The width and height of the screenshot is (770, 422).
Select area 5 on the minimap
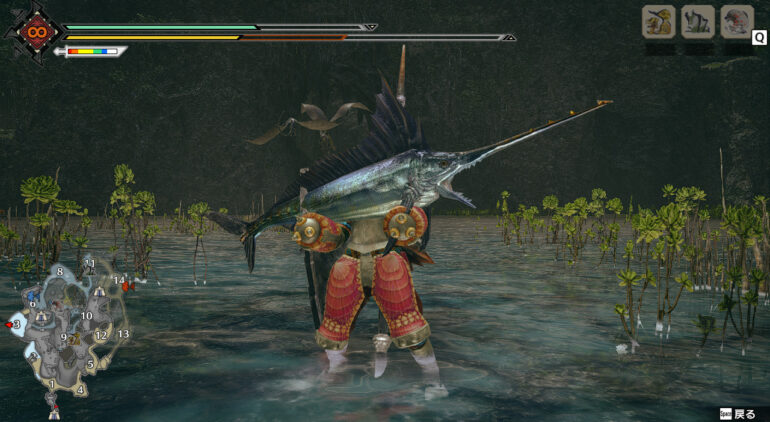(x=90, y=364)
